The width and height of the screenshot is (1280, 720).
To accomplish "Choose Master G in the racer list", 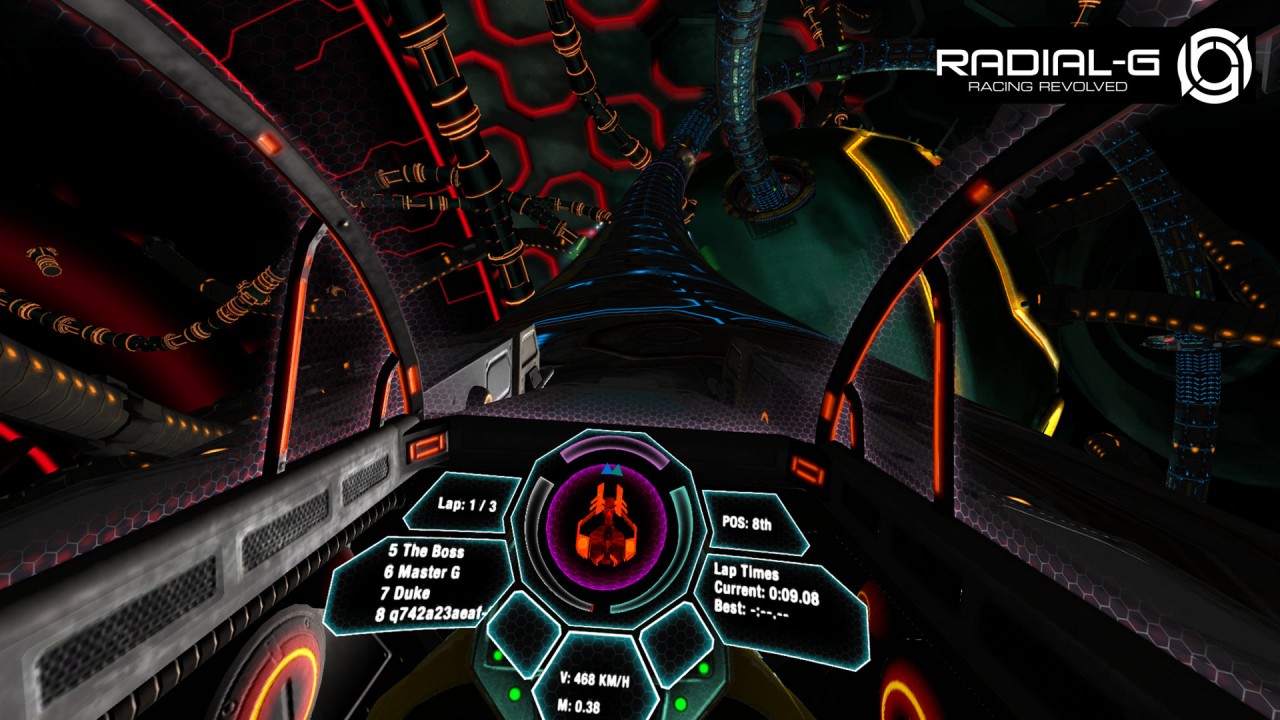I will (425, 572).
